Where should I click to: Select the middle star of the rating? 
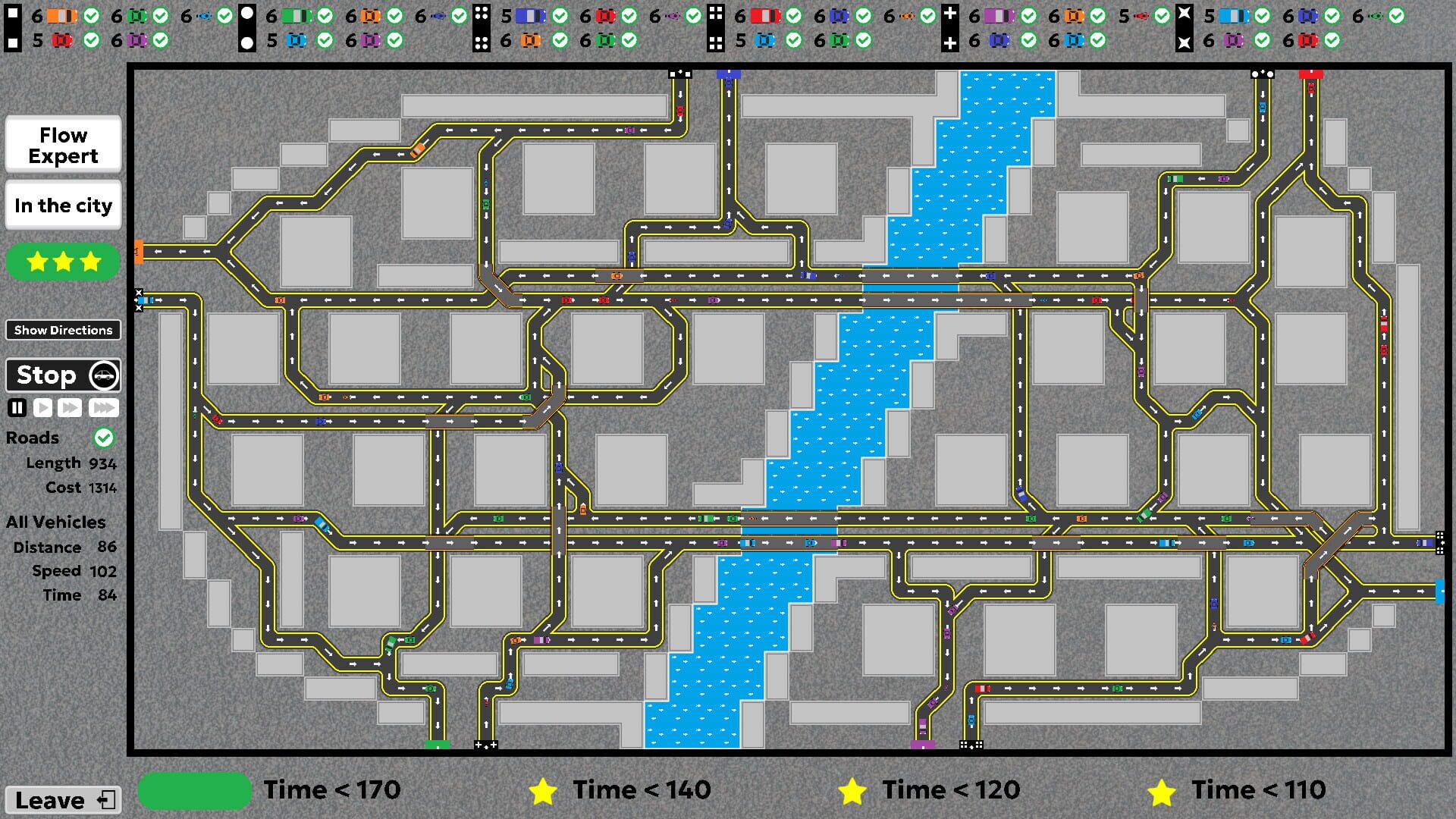(x=63, y=262)
